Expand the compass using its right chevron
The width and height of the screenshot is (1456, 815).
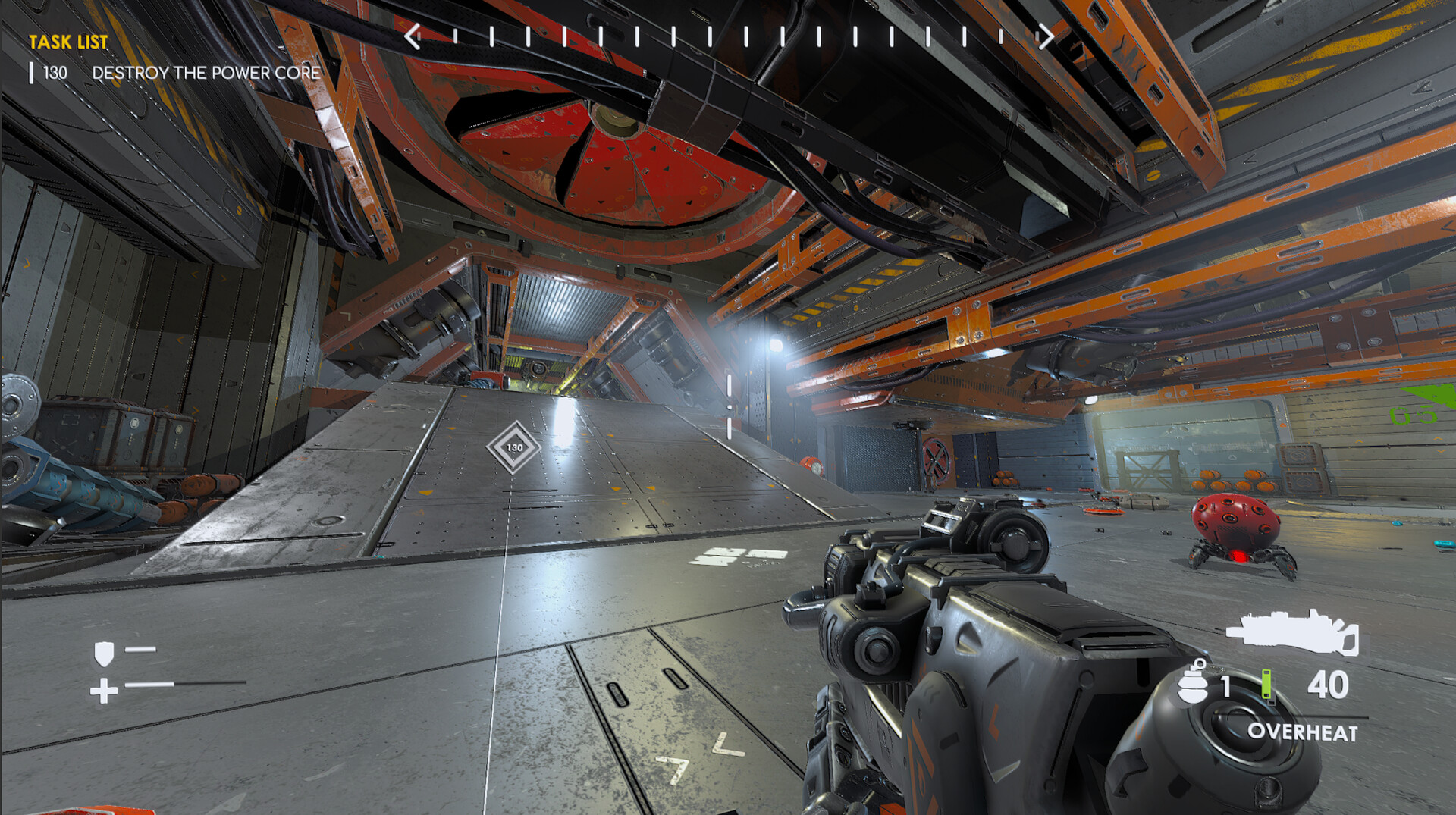coord(1045,34)
